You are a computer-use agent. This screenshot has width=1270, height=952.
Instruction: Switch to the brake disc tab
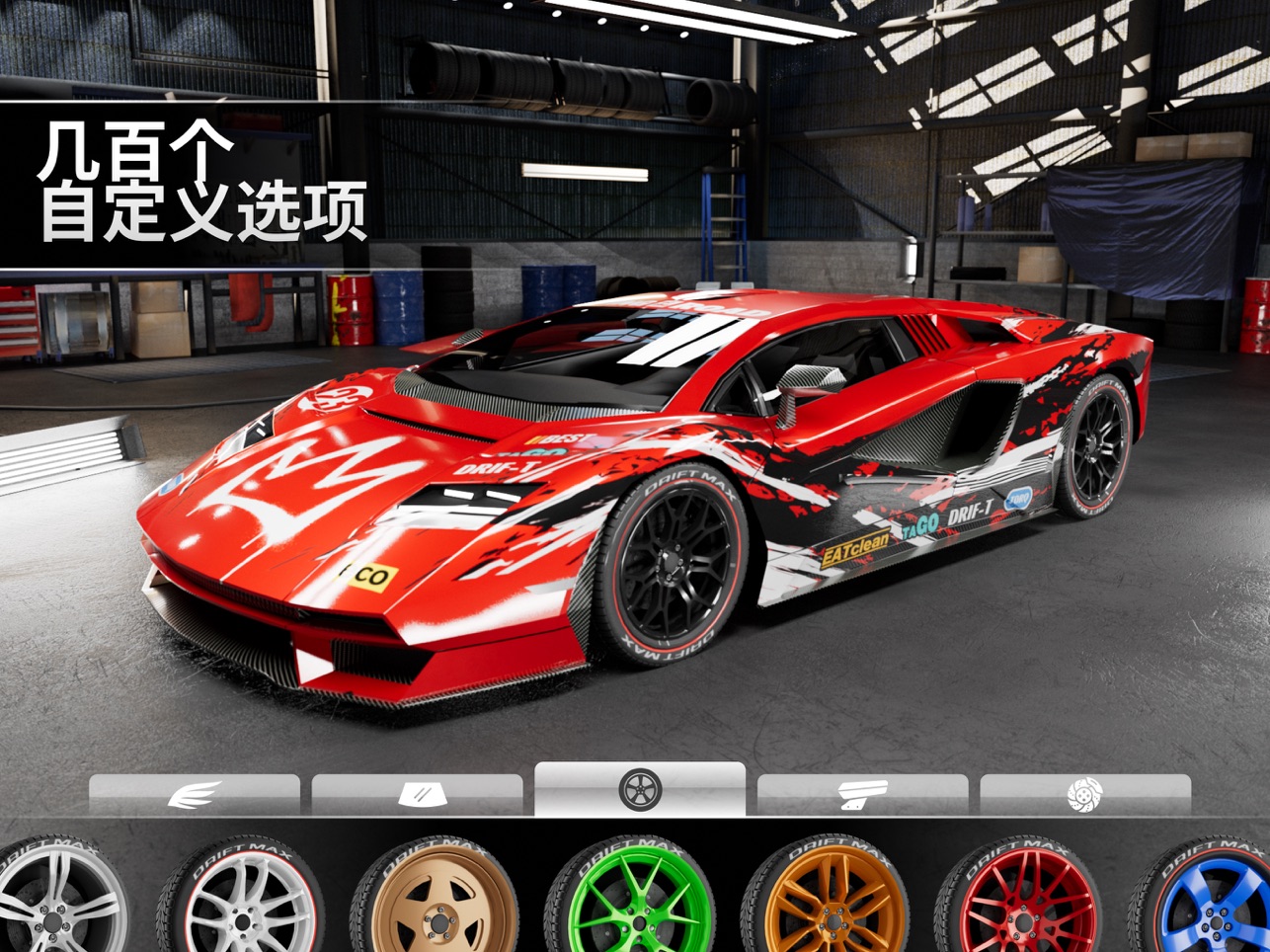click(1085, 794)
